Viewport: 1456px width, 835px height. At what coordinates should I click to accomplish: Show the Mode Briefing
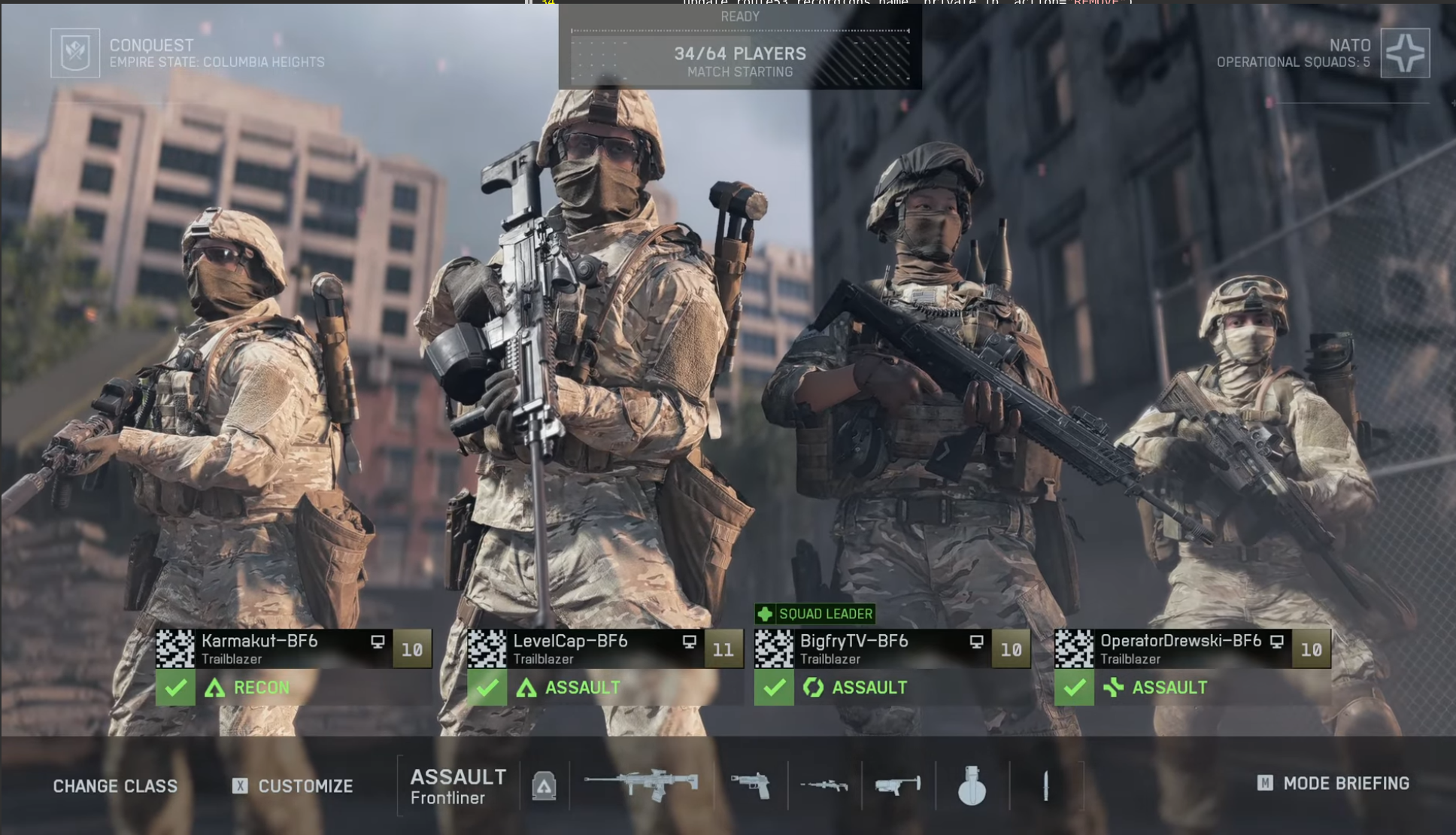point(1333,784)
